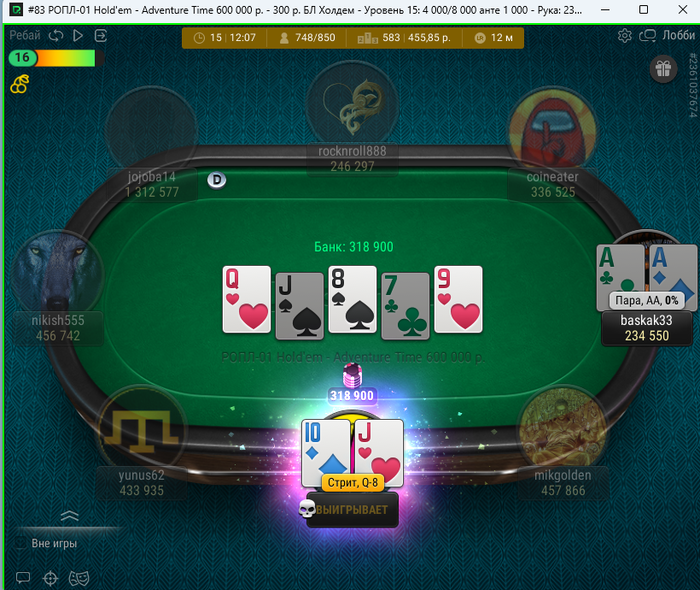Select player jojoba14's seat
This screenshot has height=590, width=700.
151,135
